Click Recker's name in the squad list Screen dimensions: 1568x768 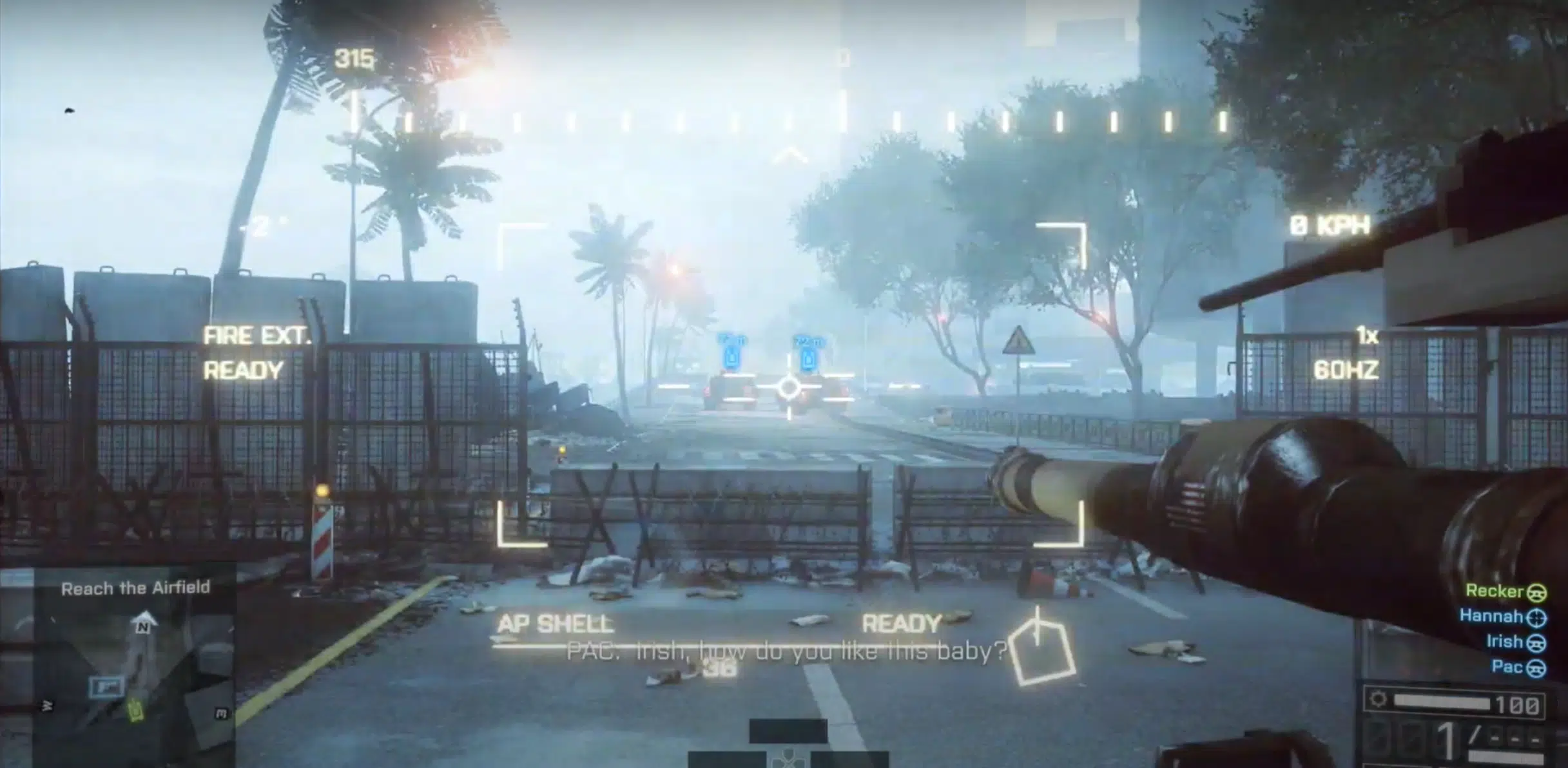1495,591
